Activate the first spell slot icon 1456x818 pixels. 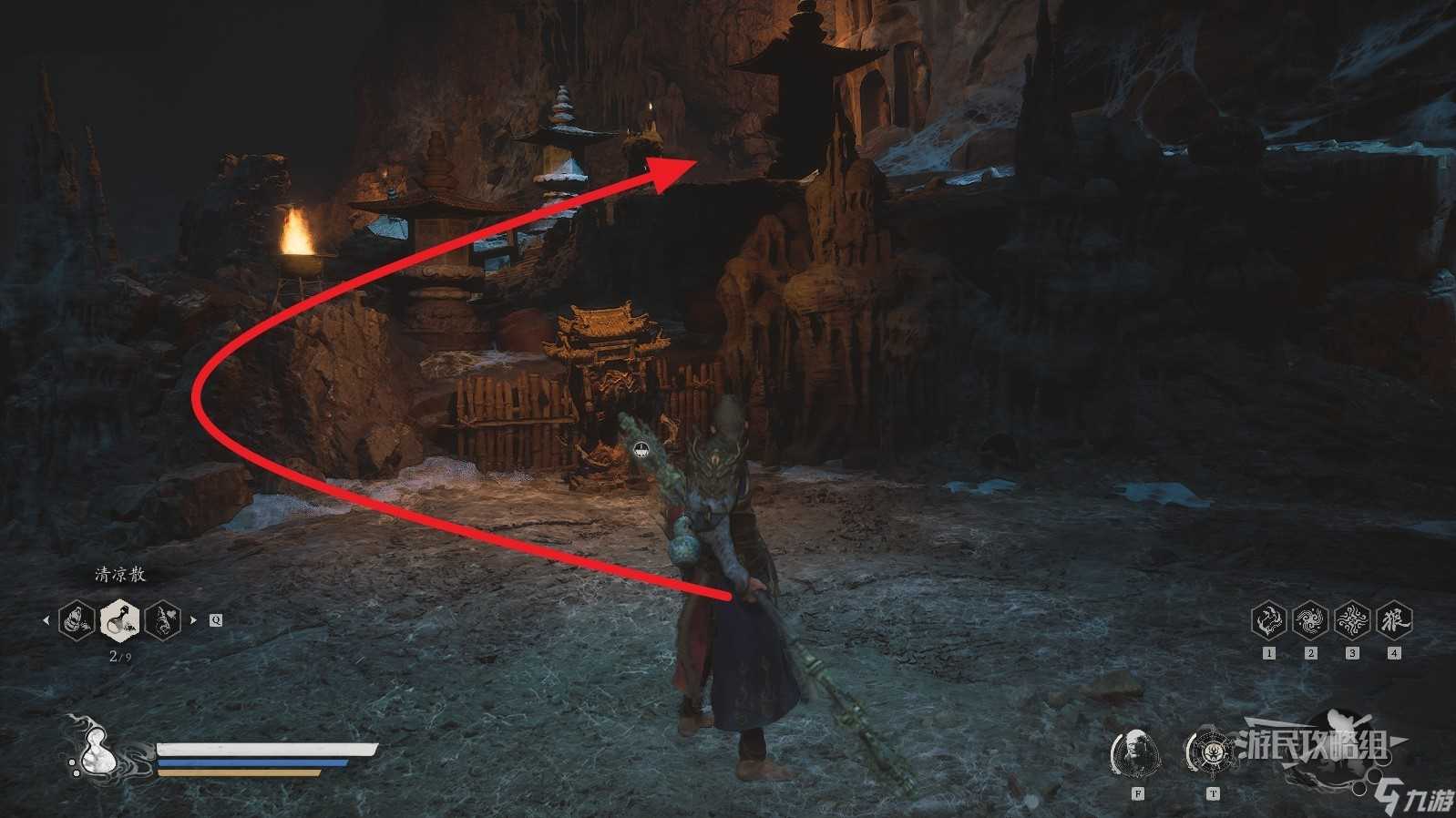(x=1268, y=620)
